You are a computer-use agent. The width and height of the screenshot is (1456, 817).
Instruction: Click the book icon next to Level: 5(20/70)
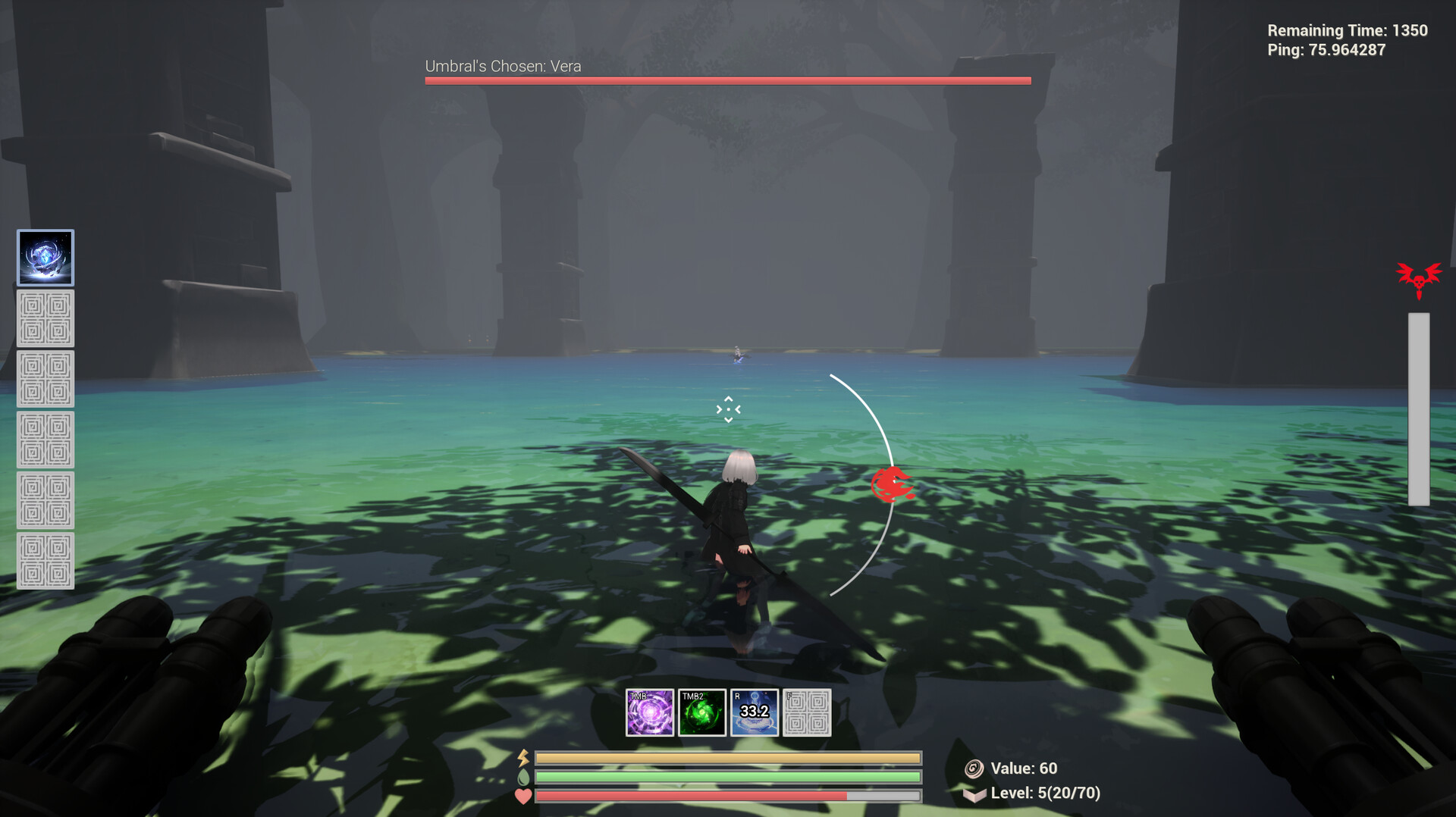point(974,794)
